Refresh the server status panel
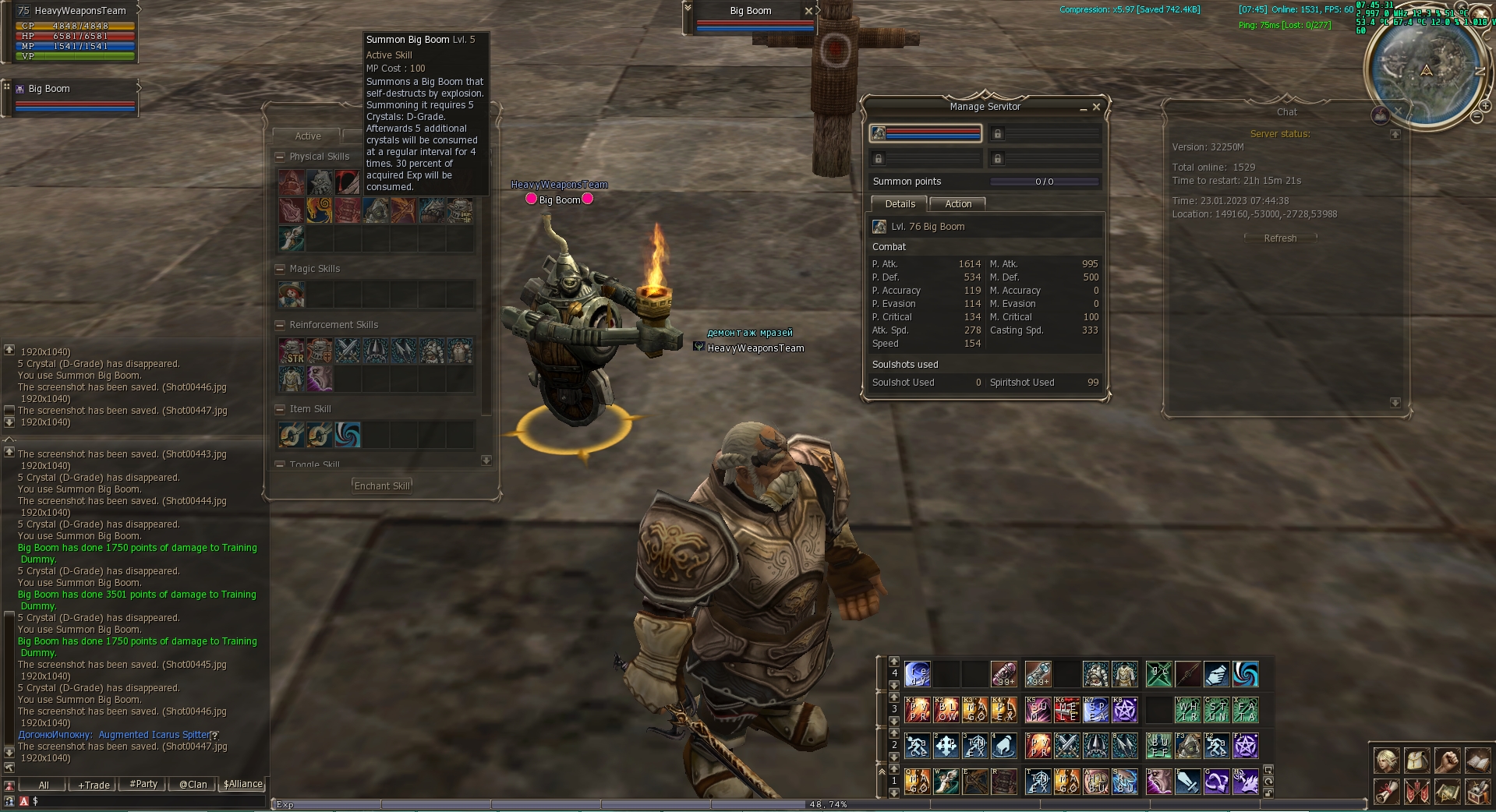Screen dimensions: 1496x812 pyautogui.click(x=1280, y=238)
